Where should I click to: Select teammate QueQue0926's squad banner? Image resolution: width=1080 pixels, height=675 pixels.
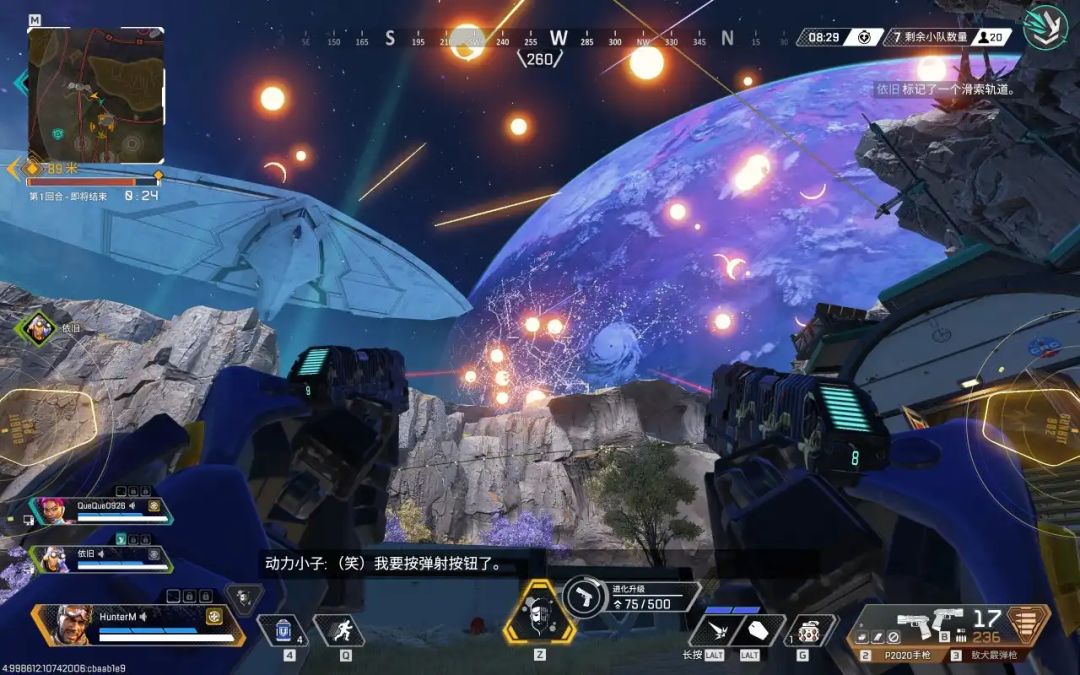[x=100, y=511]
